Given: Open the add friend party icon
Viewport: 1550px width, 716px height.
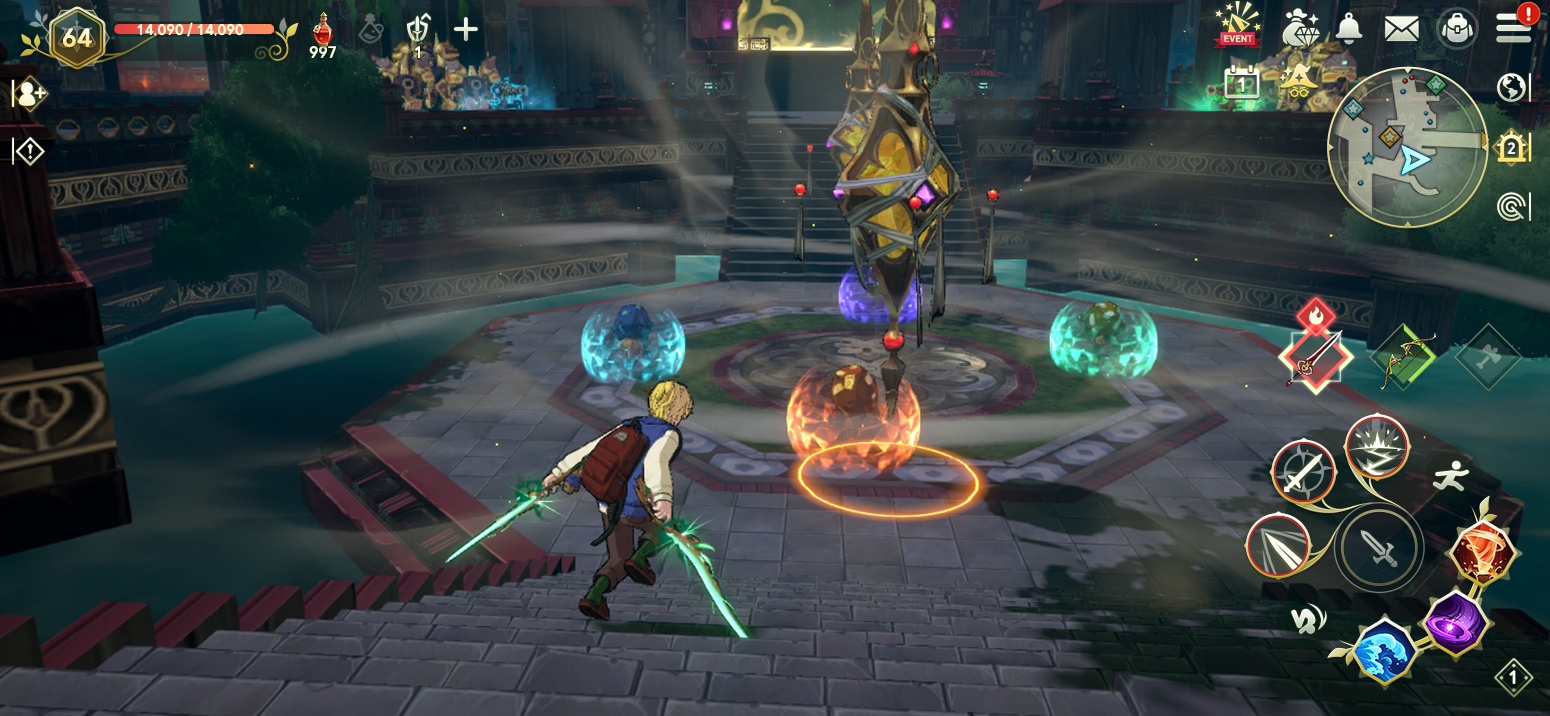Looking at the screenshot, I should pyautogui.click(x=29, y=95).
